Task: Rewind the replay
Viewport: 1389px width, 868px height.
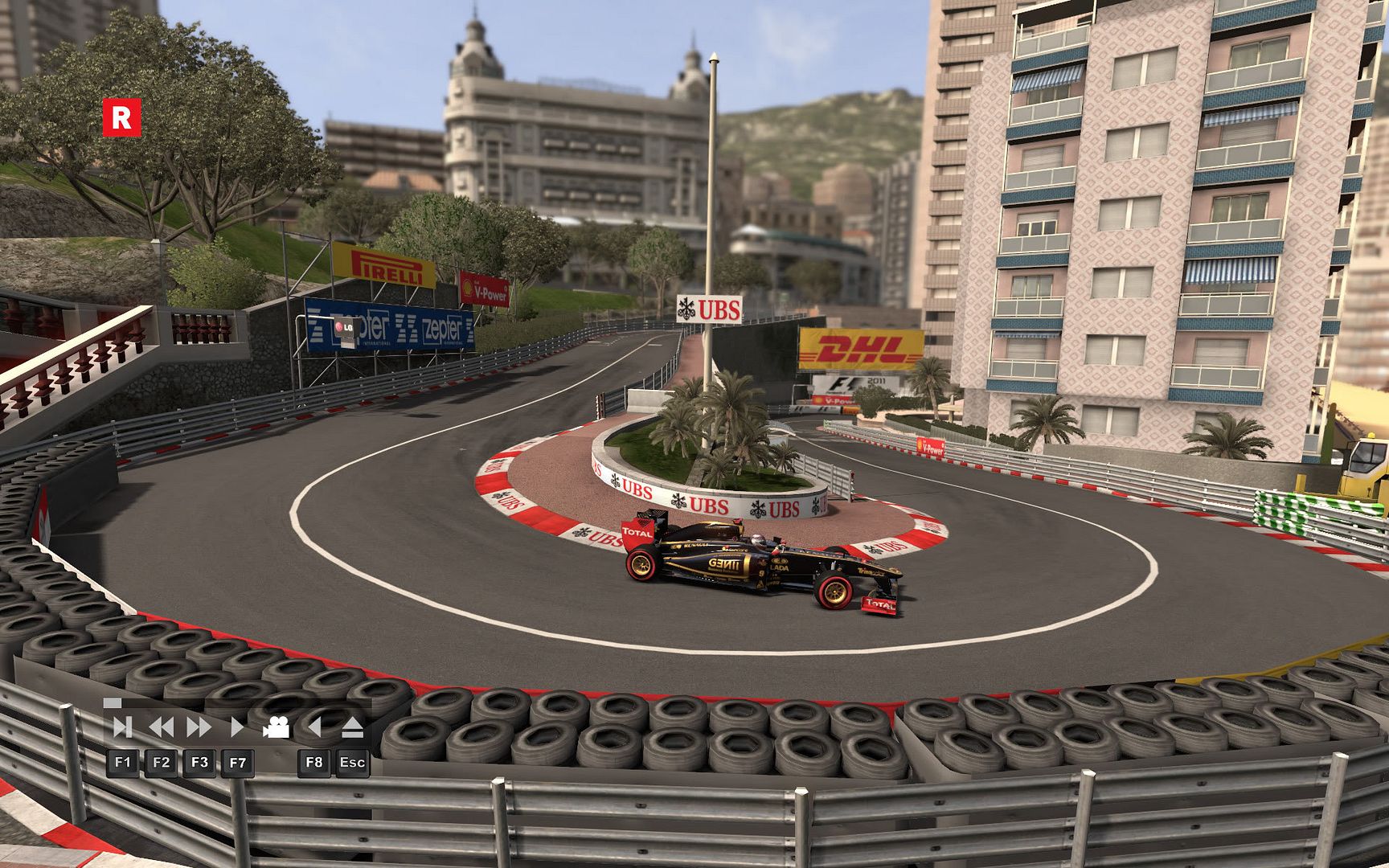Action: pyautogui.click(x=162, y=727)
